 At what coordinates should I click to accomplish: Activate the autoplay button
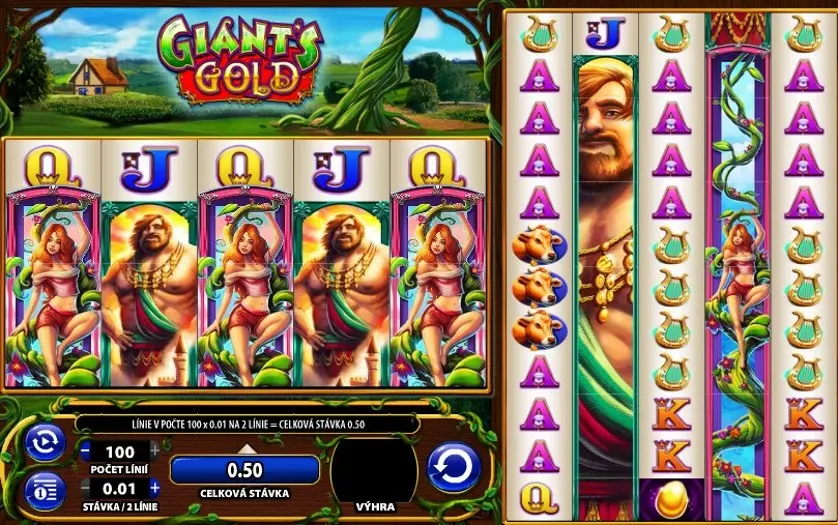click(44, 444)
